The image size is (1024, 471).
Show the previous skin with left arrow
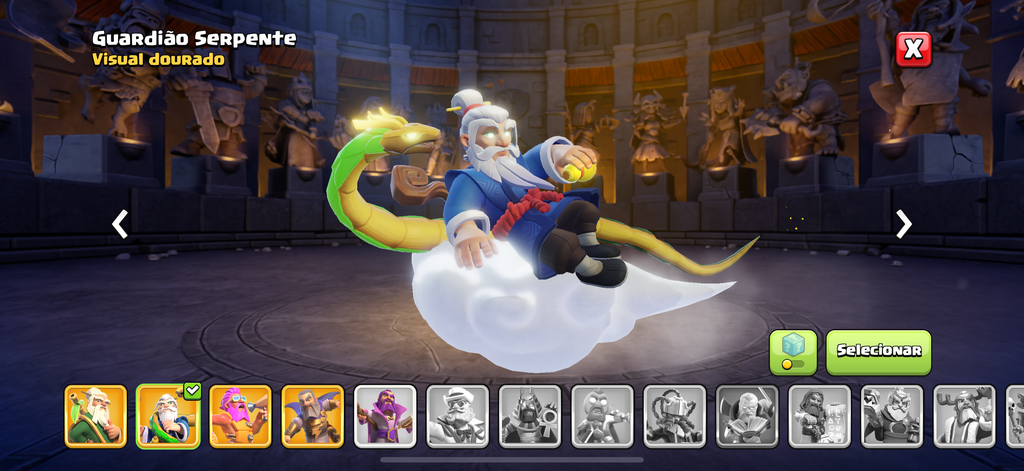click(120, 224)
